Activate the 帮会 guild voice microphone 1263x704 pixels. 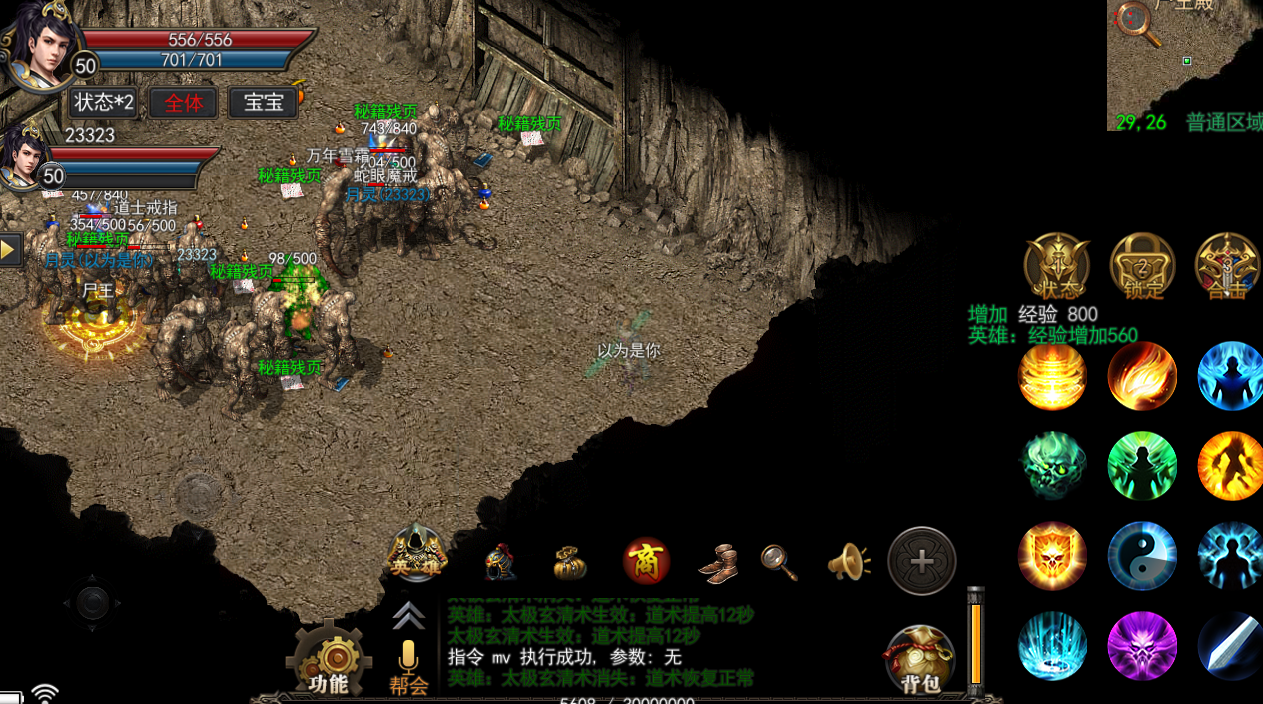[408, 666]
